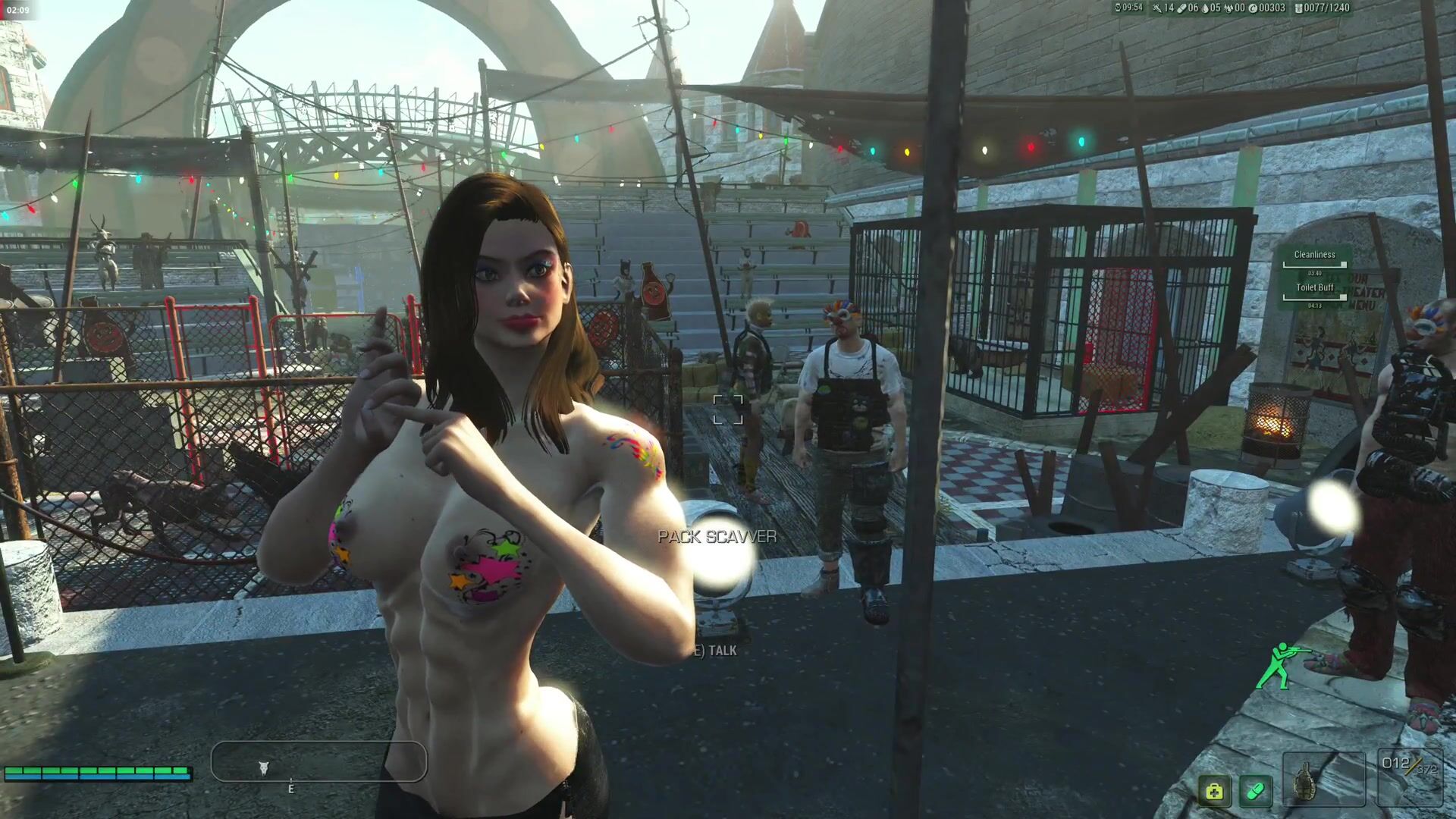Select the Toilet Buff status widget
The height and width of the screenshot is (819, 1456).
[x=1315, y=292]
